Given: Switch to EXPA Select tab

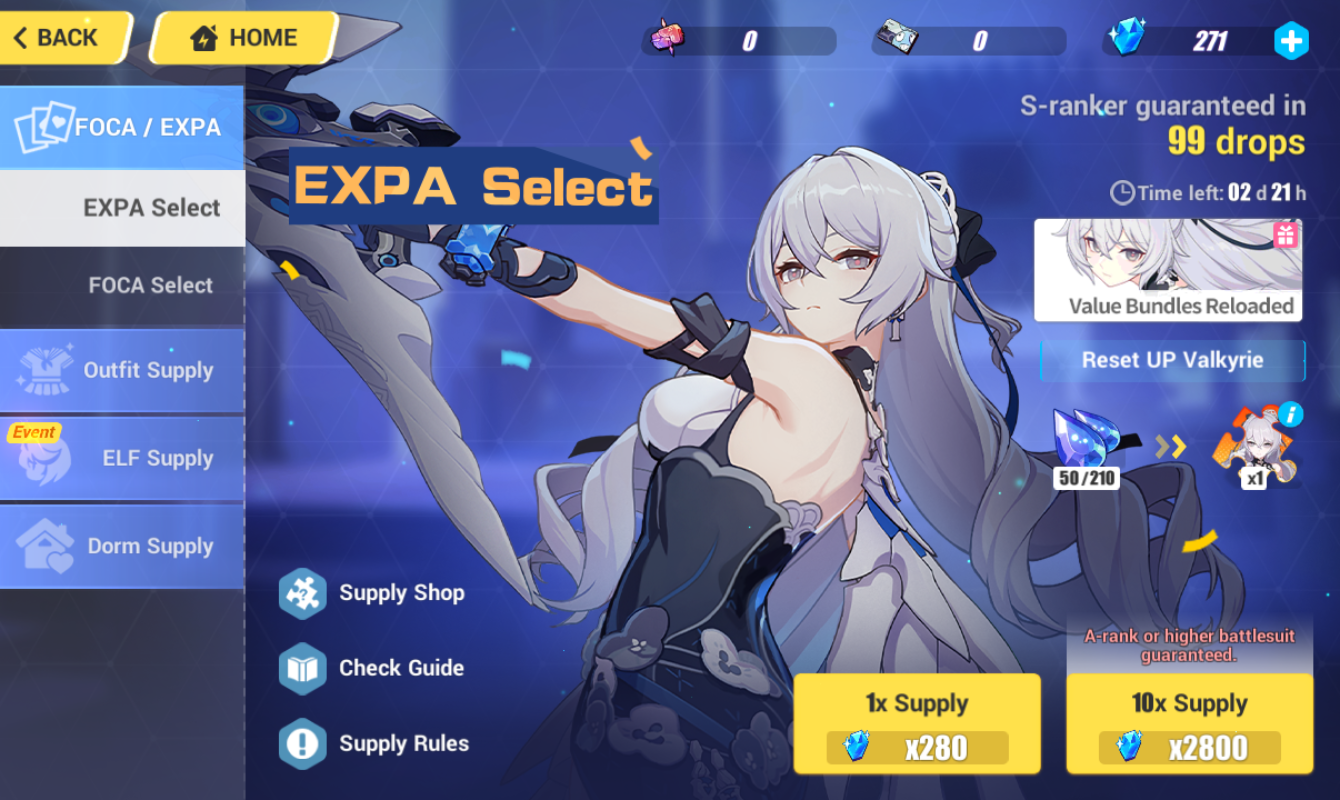Looking at the screenshot, I should click(122, 207).
